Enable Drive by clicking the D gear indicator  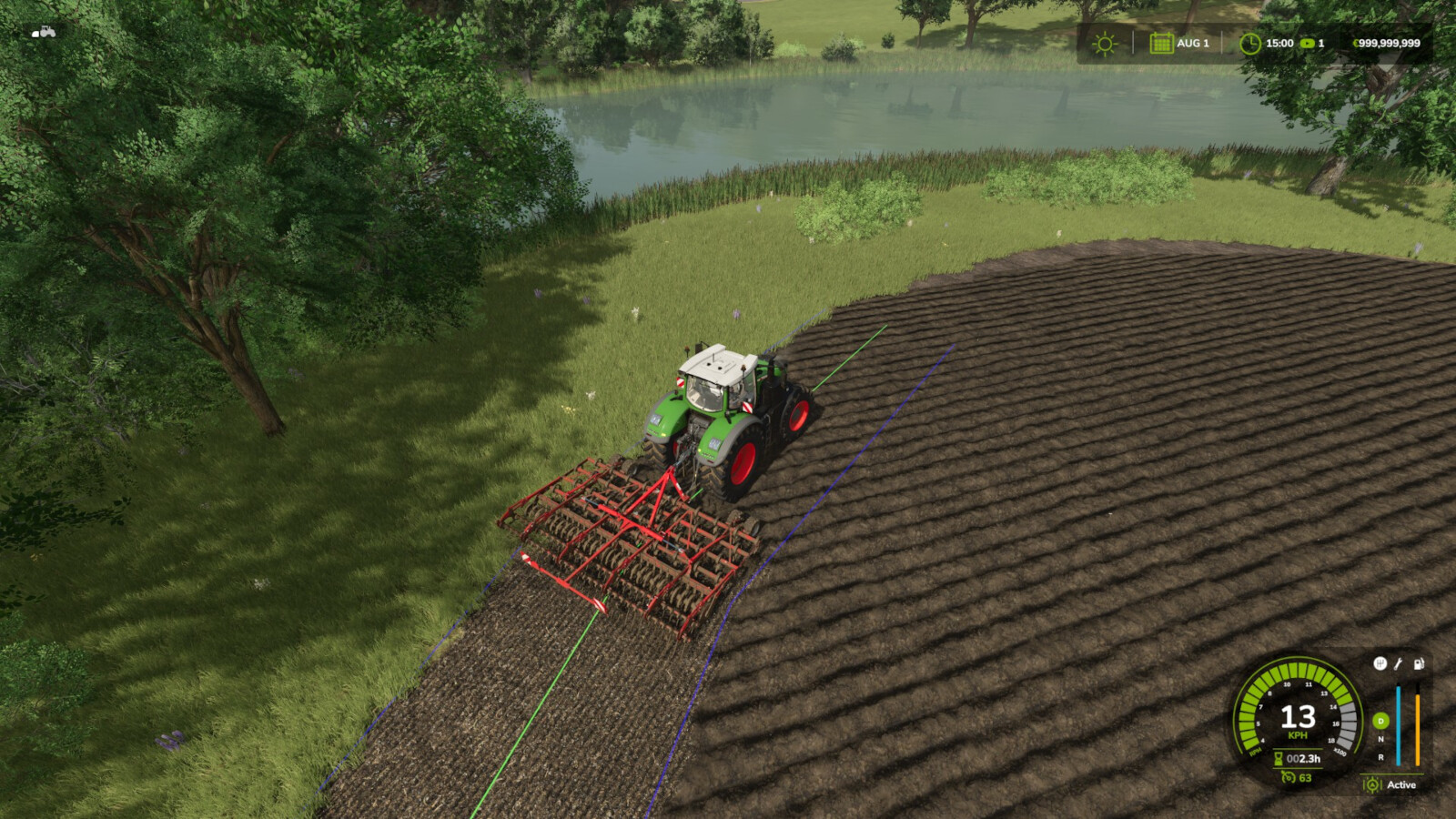(x=1380, y=721)
